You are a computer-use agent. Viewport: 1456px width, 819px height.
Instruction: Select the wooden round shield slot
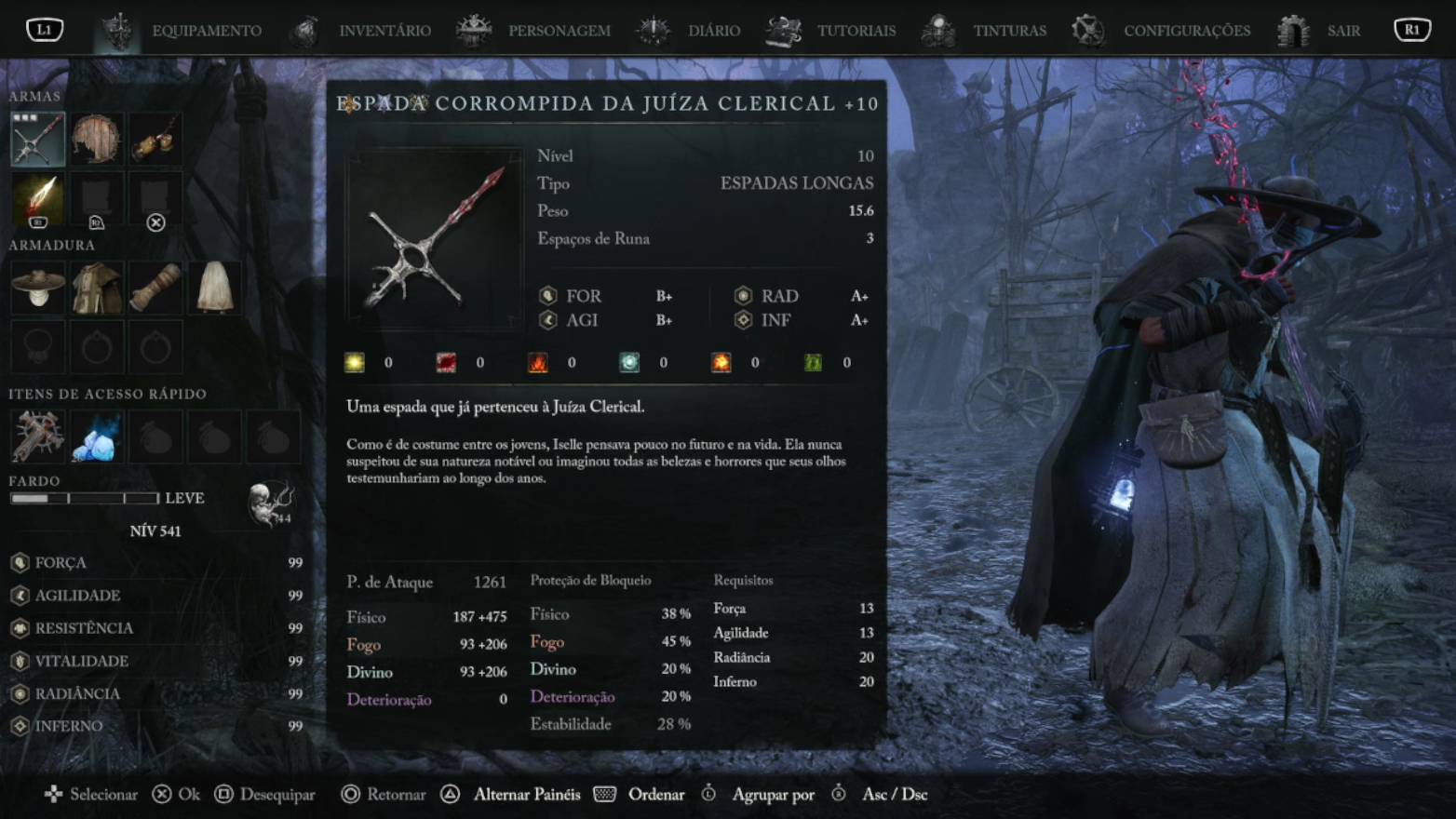click(96, 140)
